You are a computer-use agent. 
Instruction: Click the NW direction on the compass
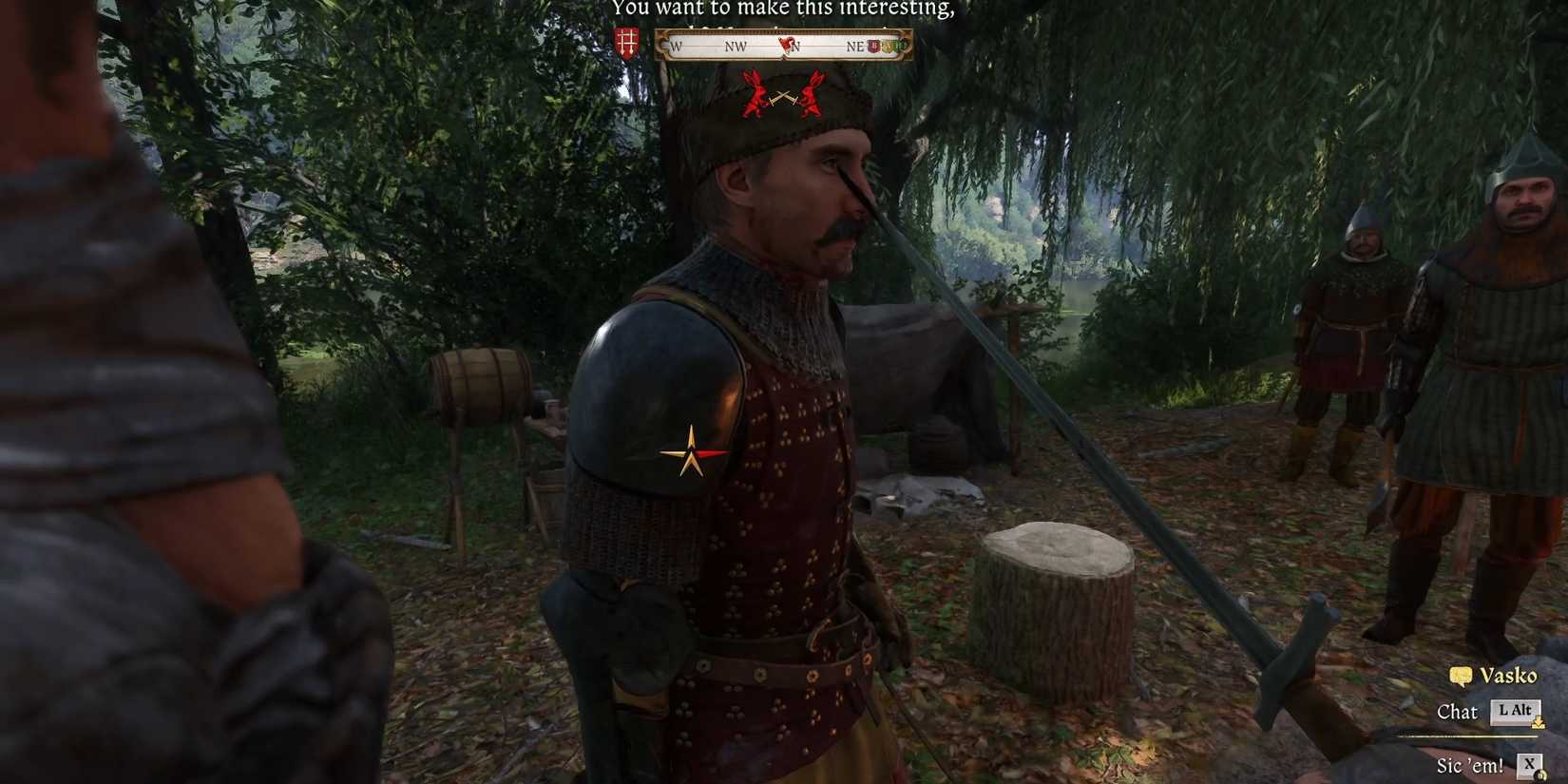736,46
